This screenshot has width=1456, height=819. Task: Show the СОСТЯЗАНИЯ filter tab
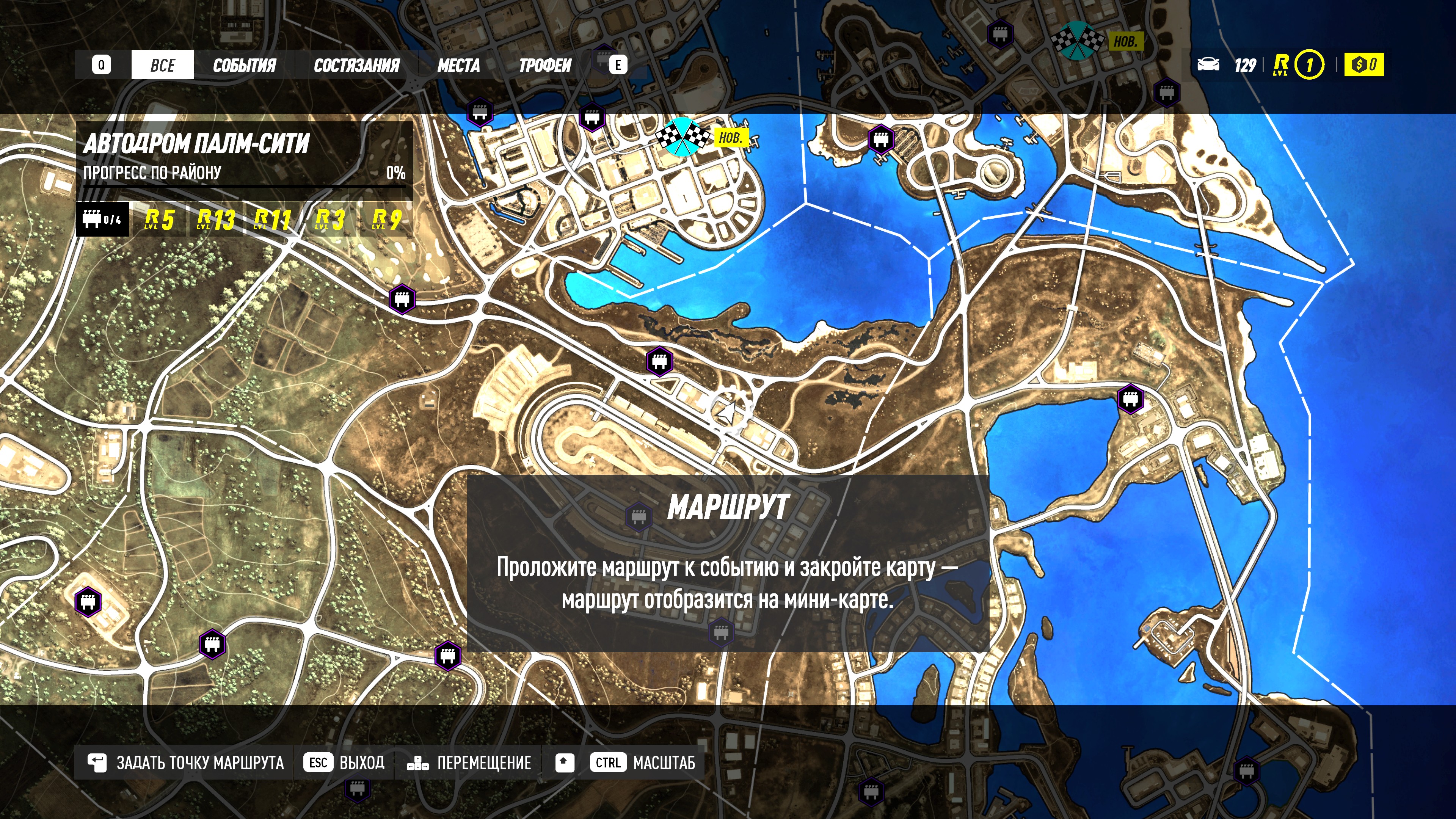[357, 65]
